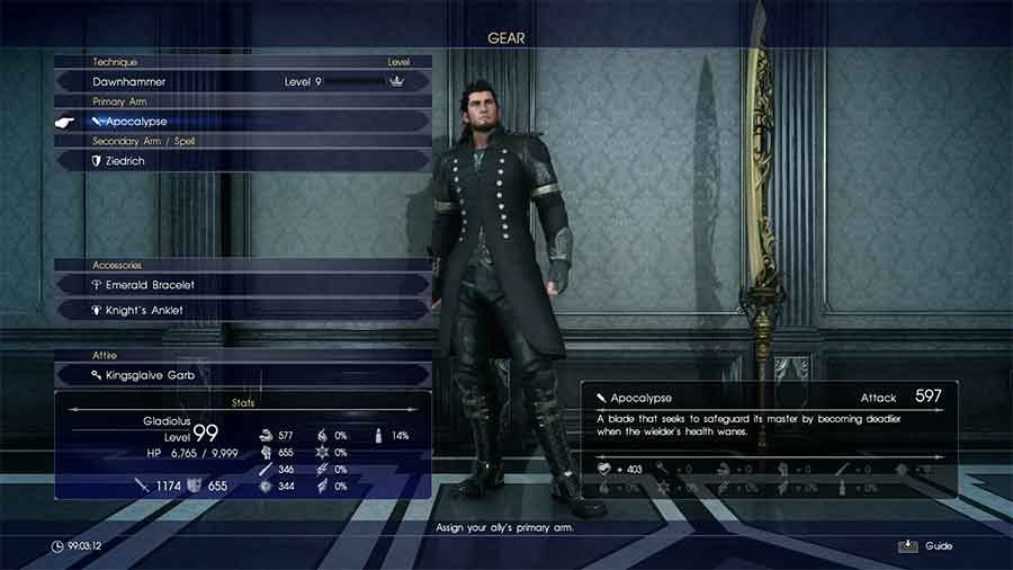1013x570 pixels.
Task: Change the Kingsglaive Garb attire
Action: pos(243,375)
